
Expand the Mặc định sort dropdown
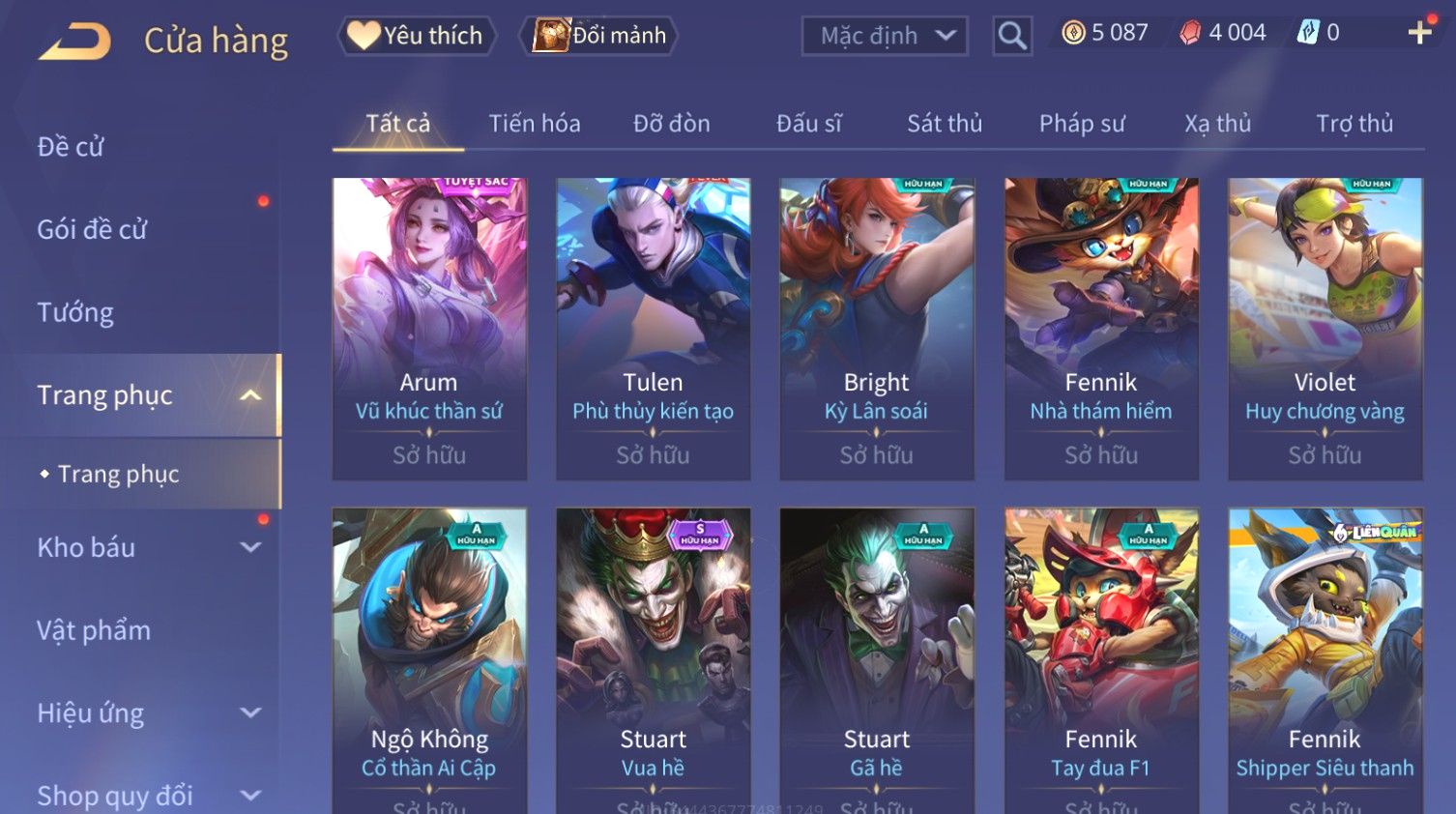click(885, 37)
